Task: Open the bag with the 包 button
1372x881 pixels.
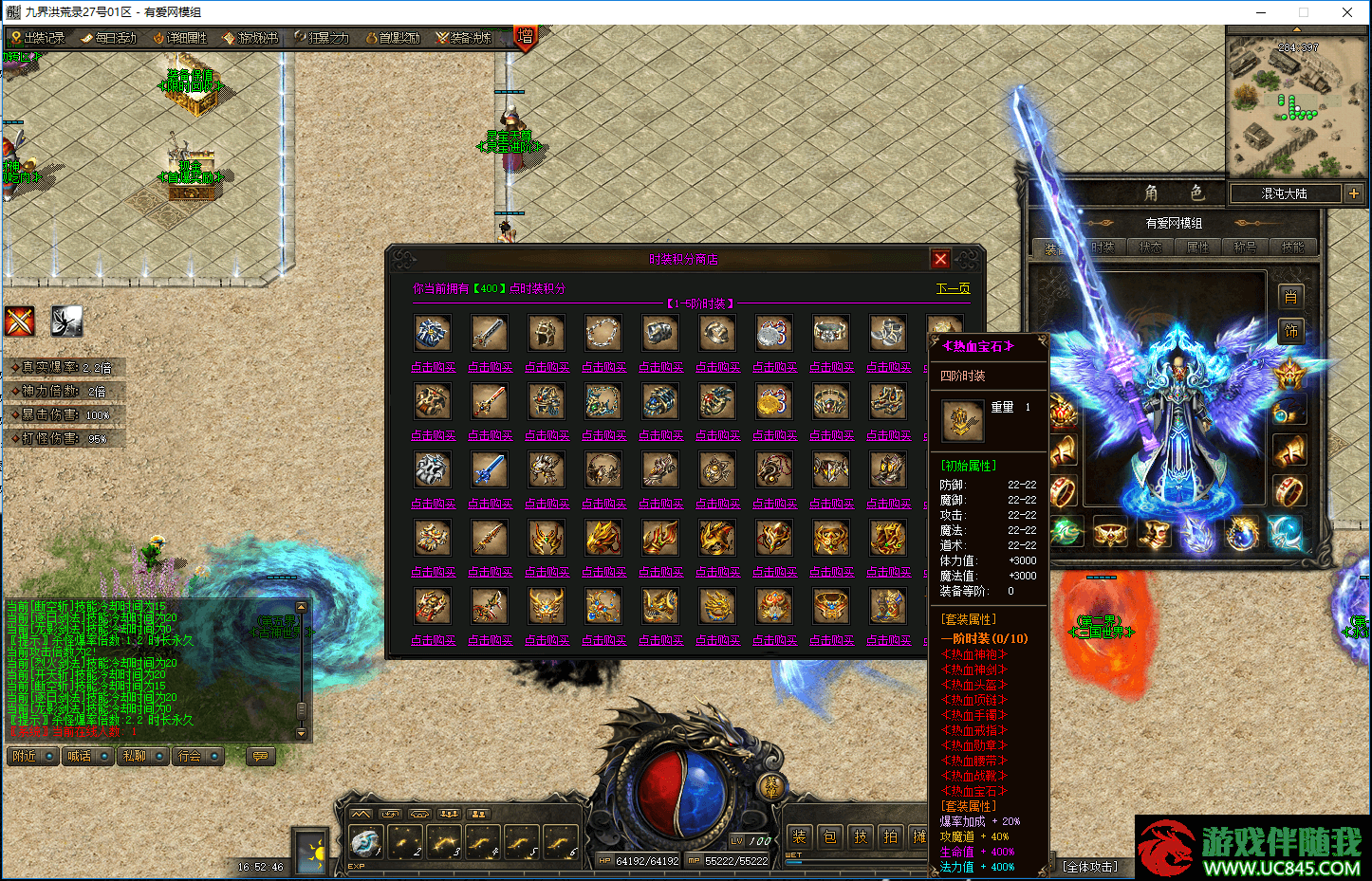Action: click(x=830, y=836)
